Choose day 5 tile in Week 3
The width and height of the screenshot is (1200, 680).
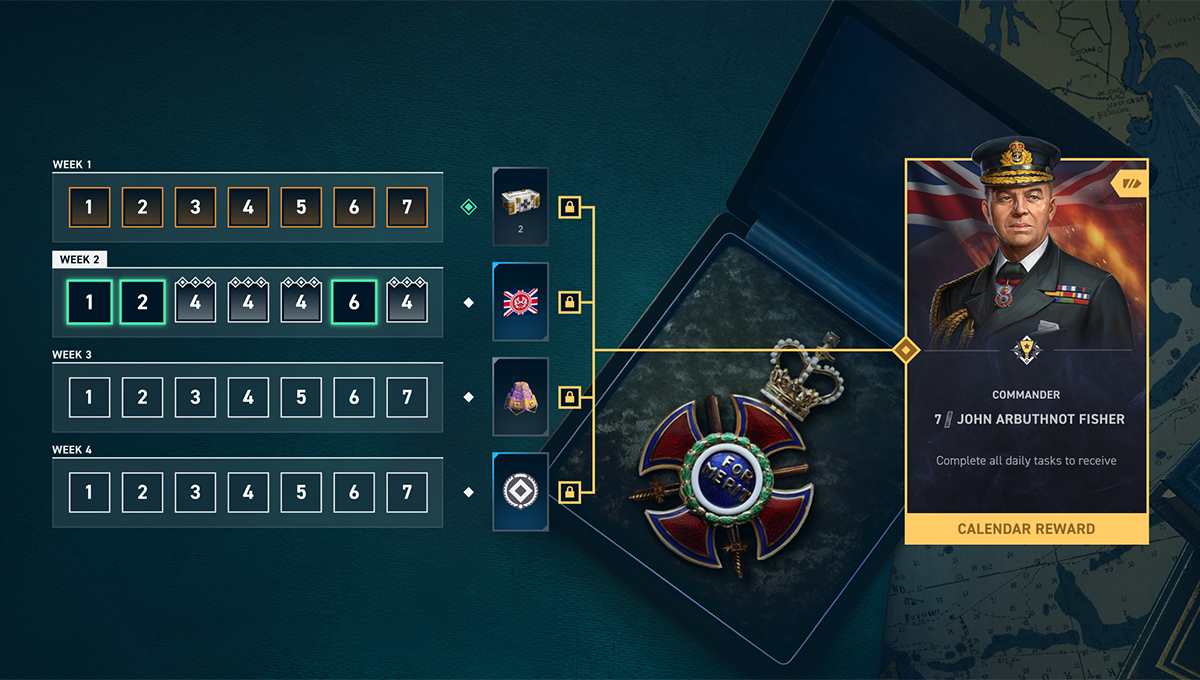[301, 397]
